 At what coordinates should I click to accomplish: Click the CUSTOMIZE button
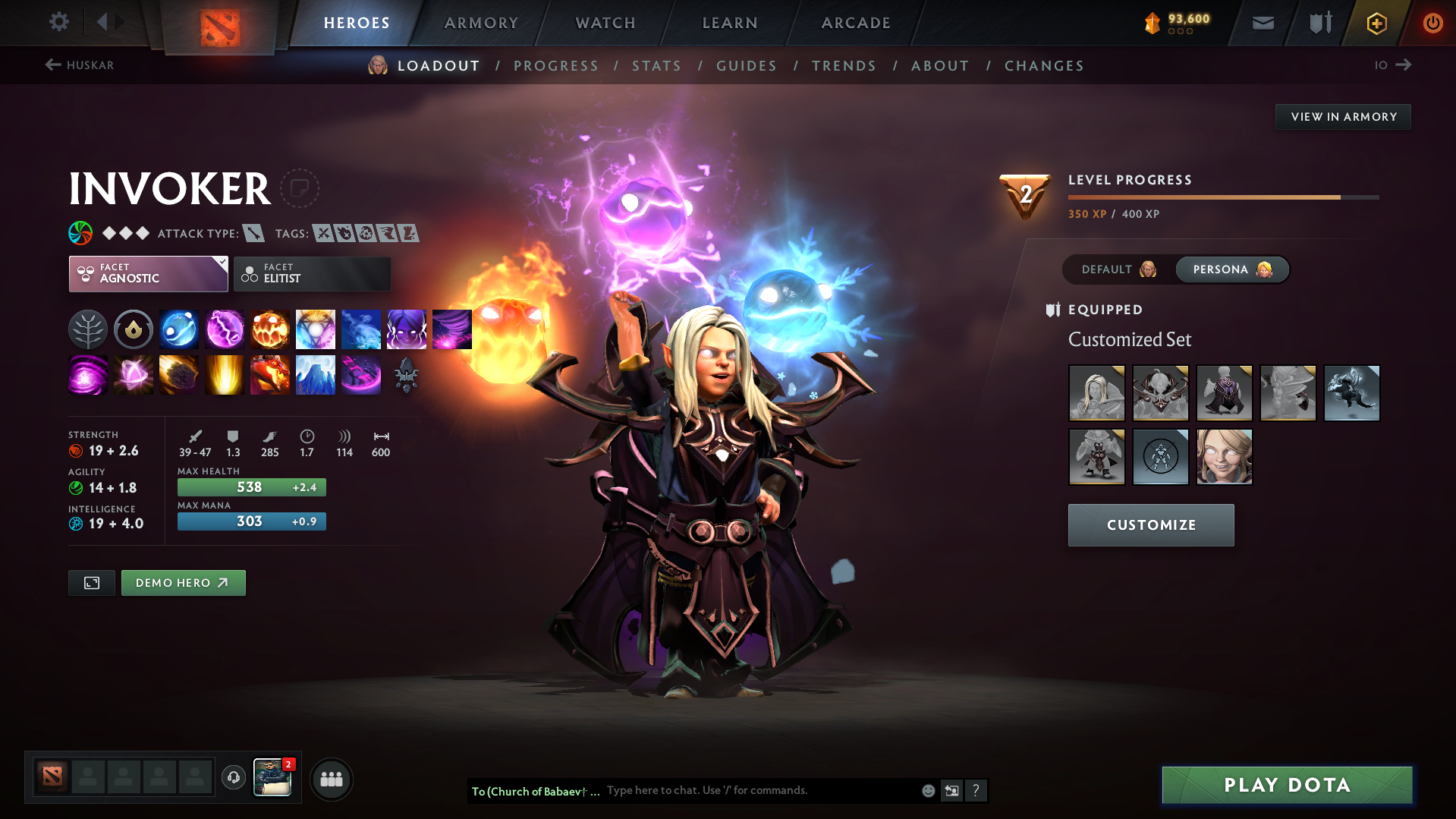(1150, 524)
